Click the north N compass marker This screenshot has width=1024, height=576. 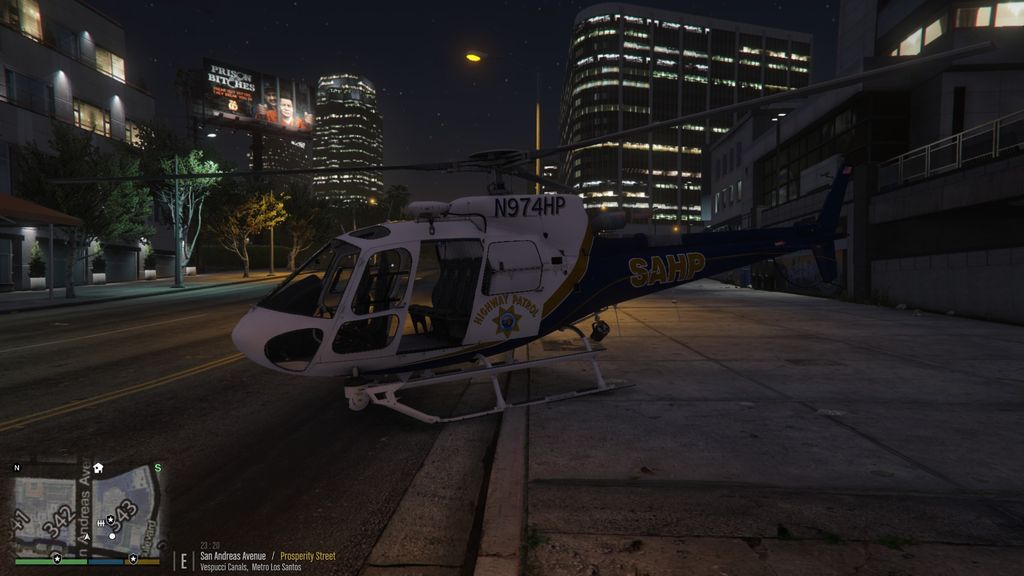(16, 467)
